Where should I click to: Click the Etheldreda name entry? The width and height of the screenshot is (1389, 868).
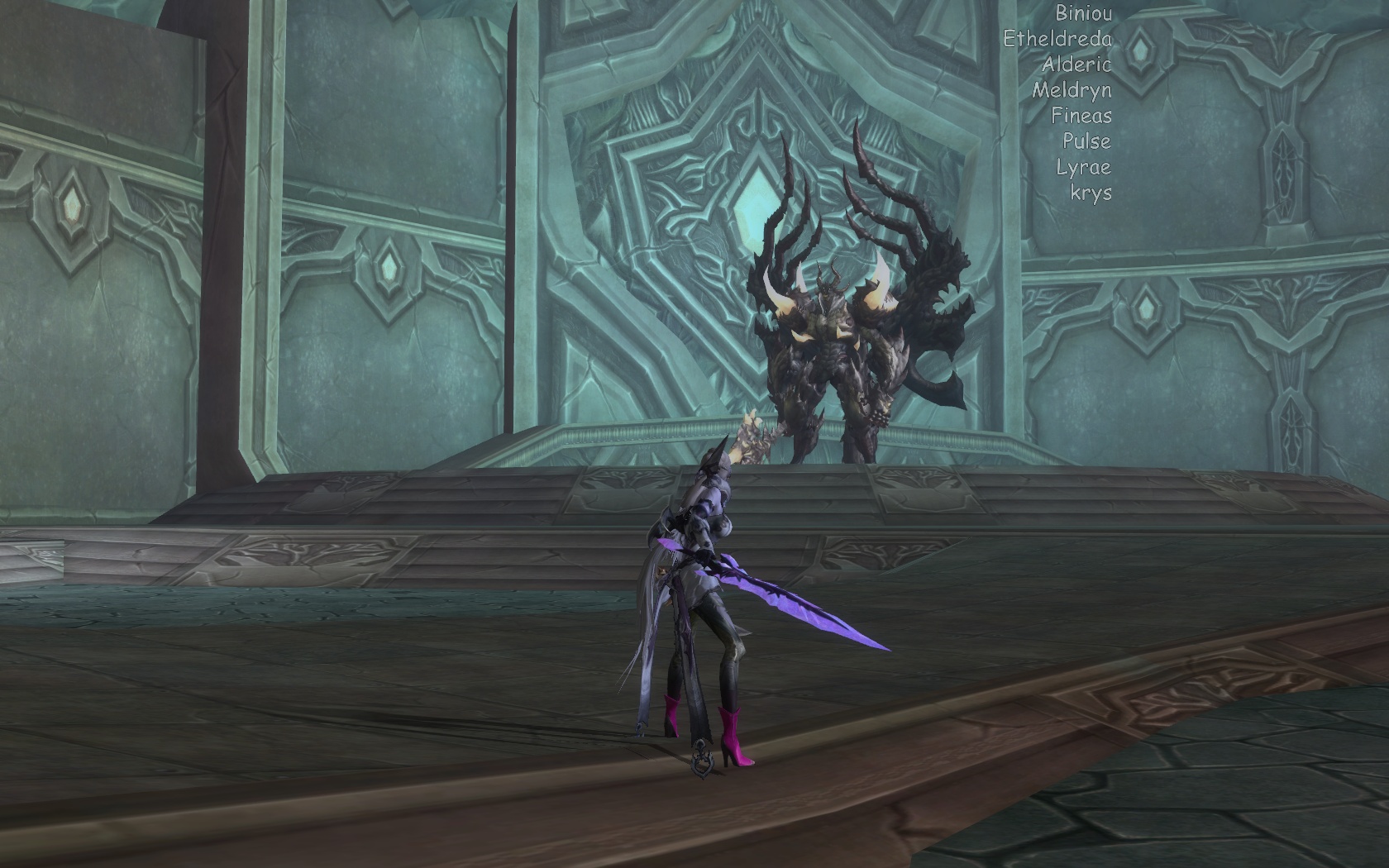pyautogui.click(x=1057, y=39)
